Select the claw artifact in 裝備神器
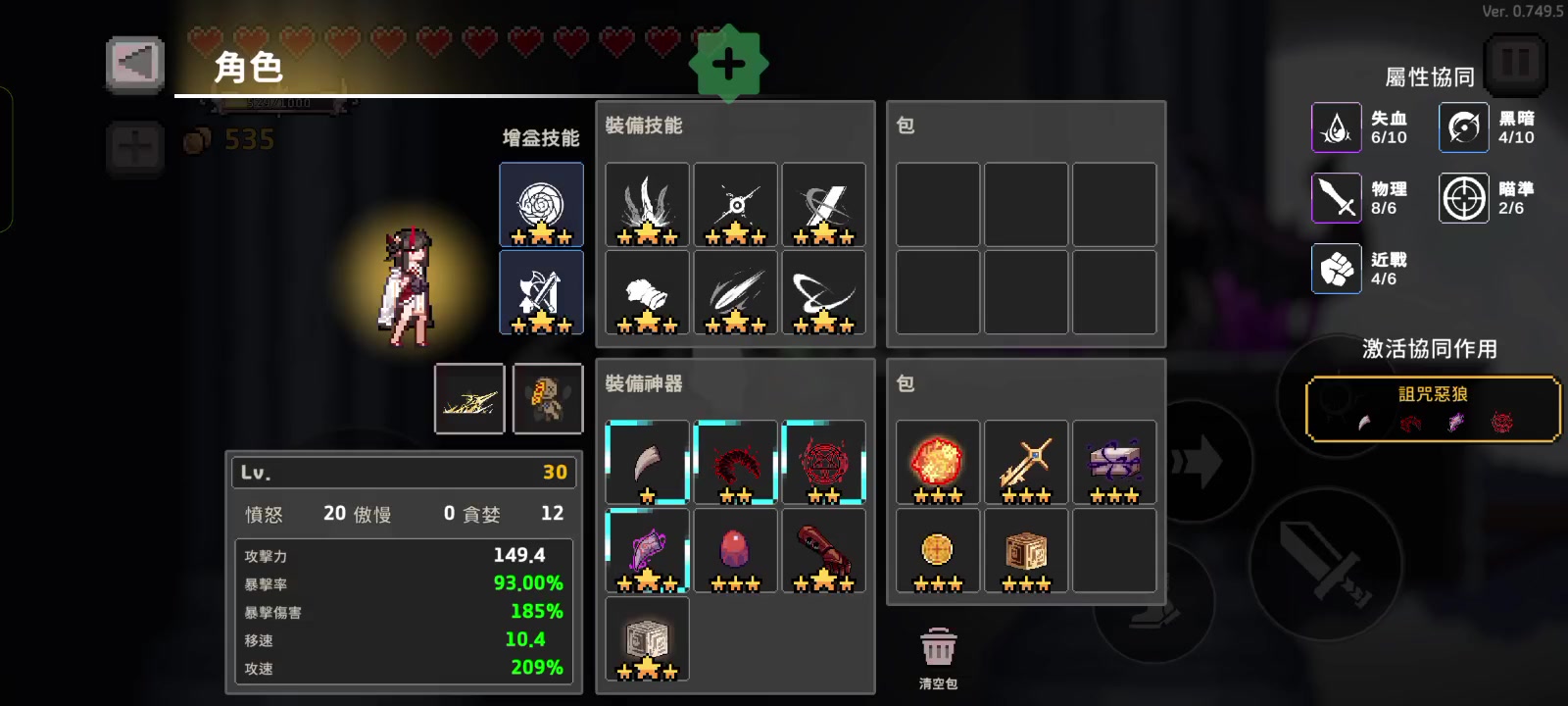 pos(646,461)
